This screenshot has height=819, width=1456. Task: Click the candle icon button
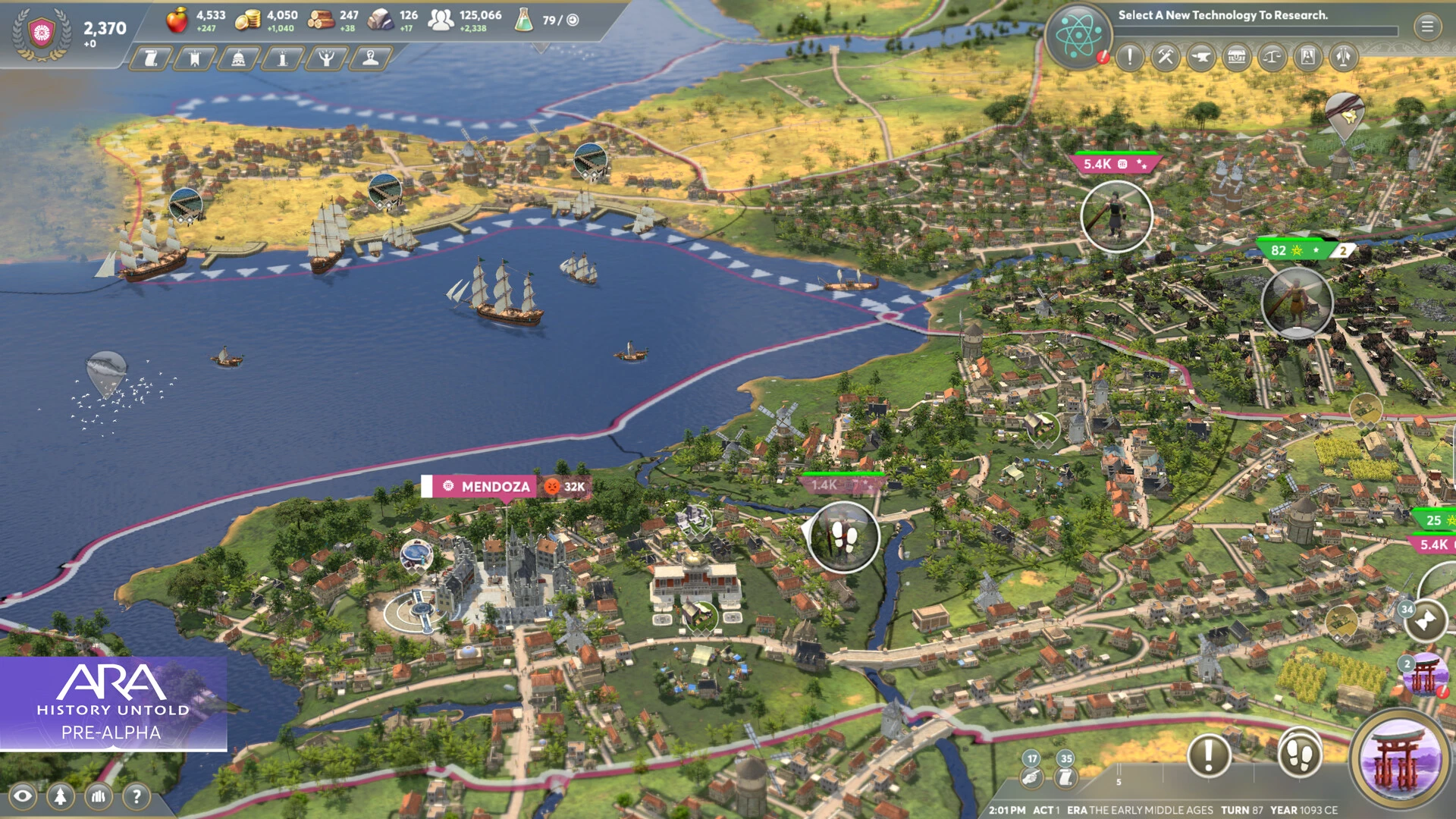pyautogui.click(x=282, y=58)
